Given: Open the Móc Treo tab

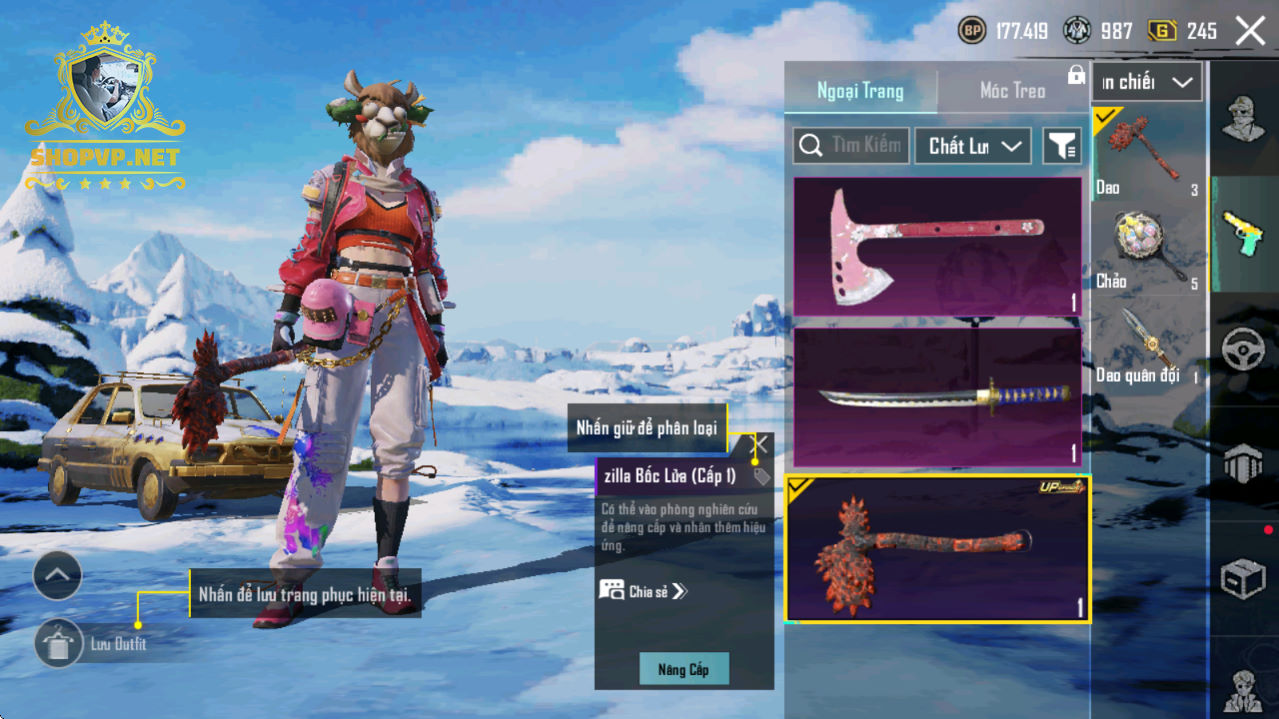Looking at the screenshot, I should 1012,91.
